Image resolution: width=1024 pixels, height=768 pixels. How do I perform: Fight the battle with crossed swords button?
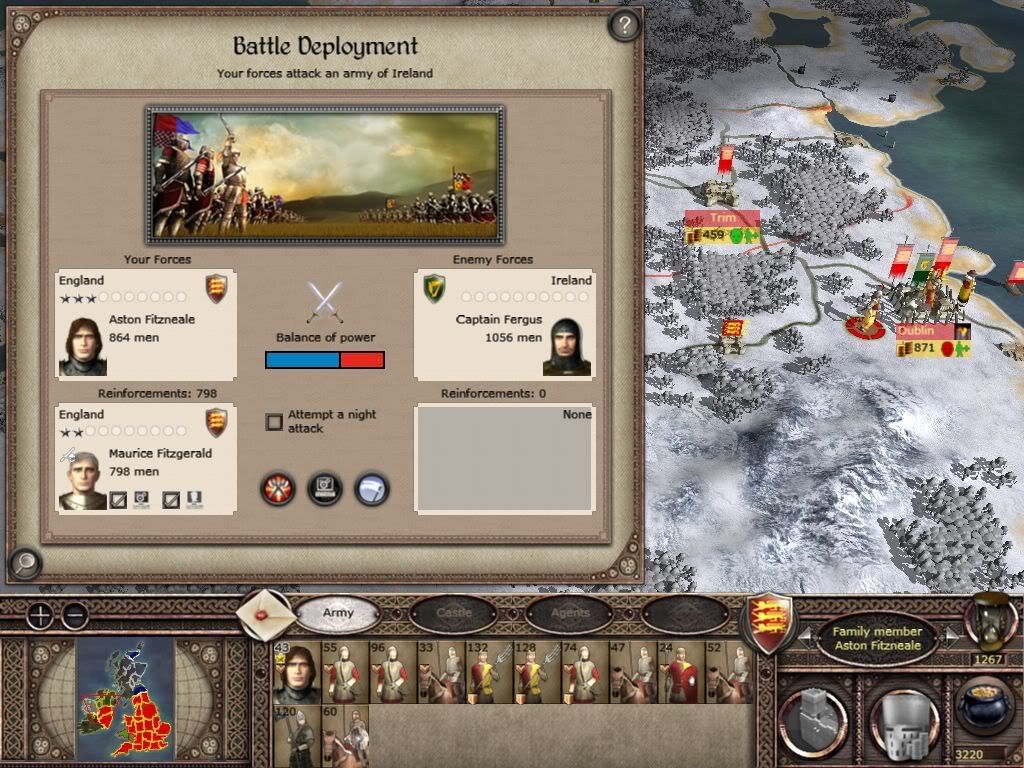click(x=277, y=489)
